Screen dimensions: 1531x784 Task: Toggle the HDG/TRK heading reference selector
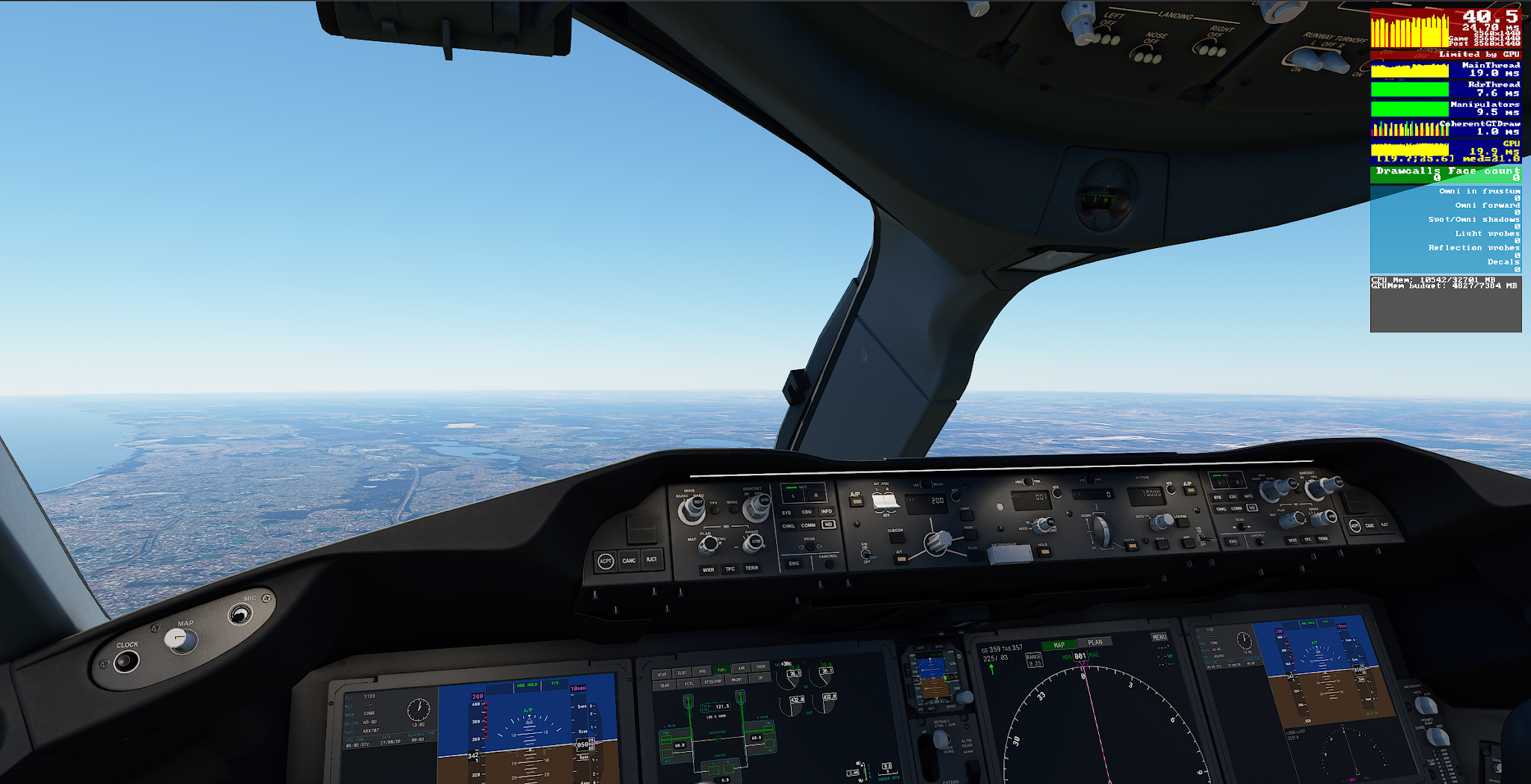1028,481
